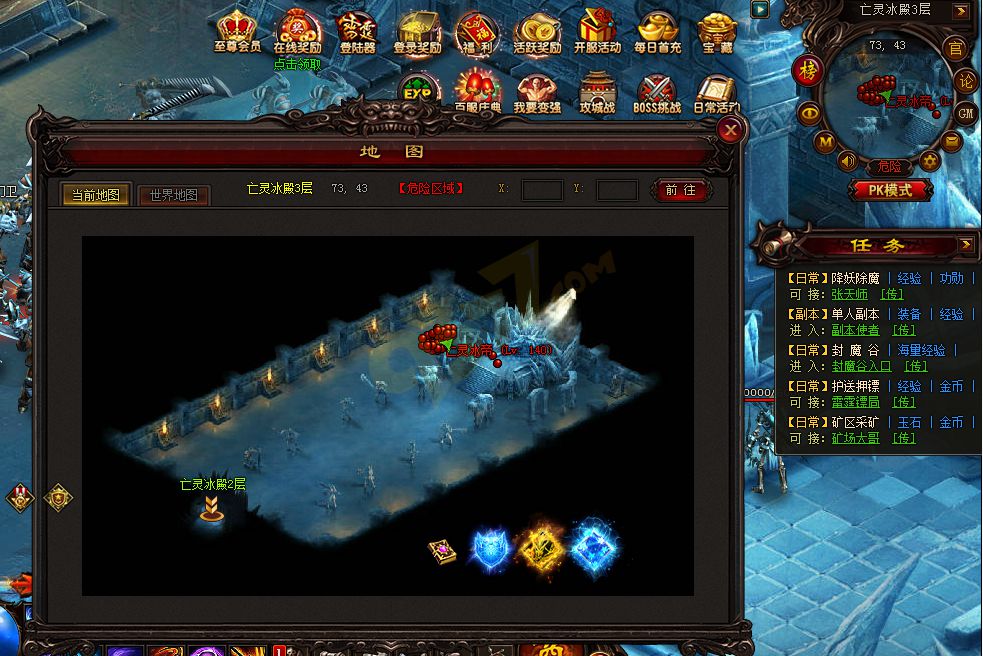Viewport: 983px width, 656px height.
Task: Focus the X coordinate input field
Action: tap(542, 190)
